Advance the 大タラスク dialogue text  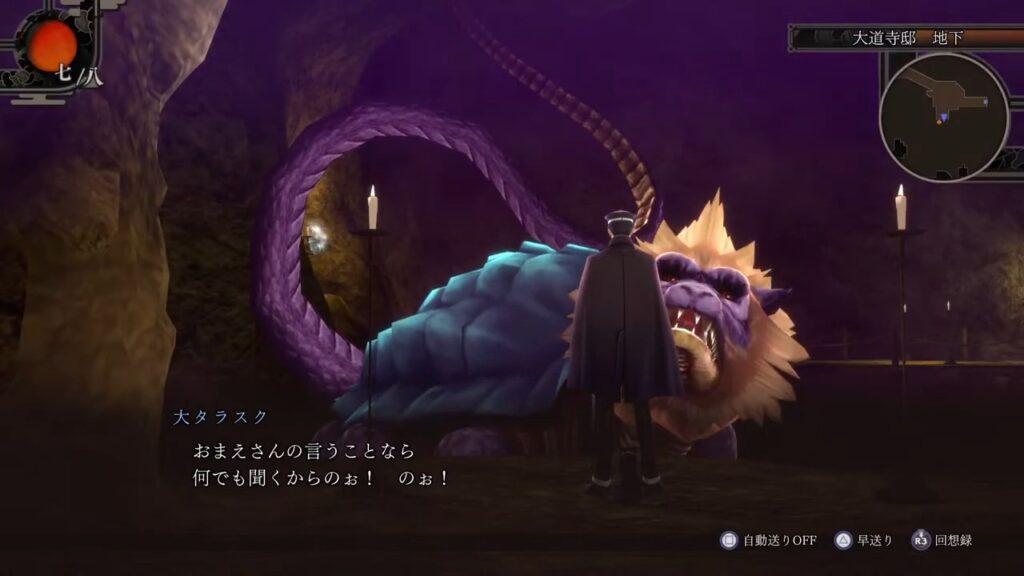point(322,465)
